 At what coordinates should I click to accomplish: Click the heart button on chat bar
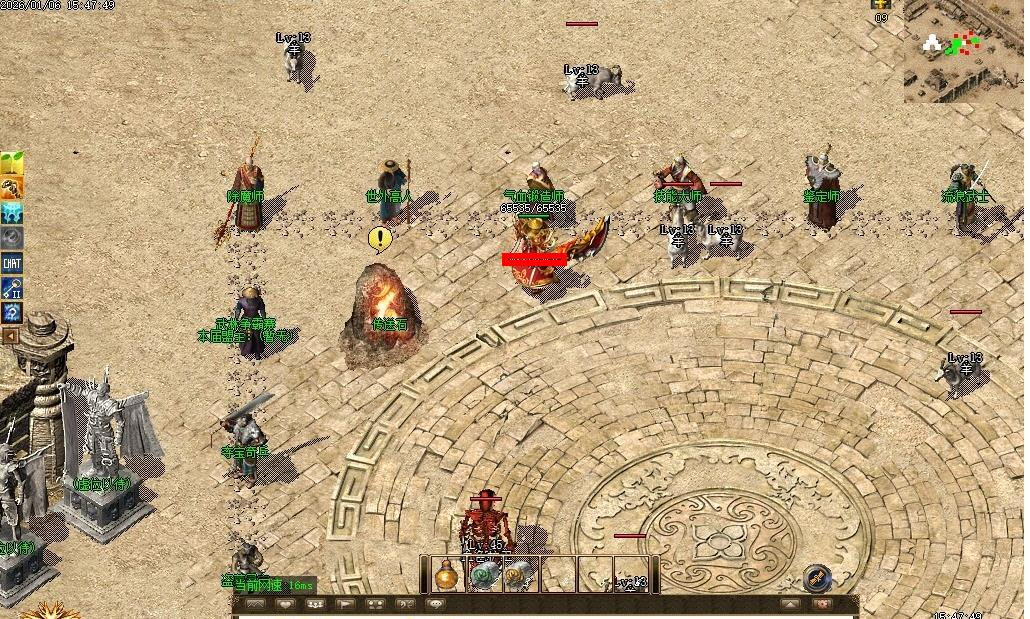[285, 604]
